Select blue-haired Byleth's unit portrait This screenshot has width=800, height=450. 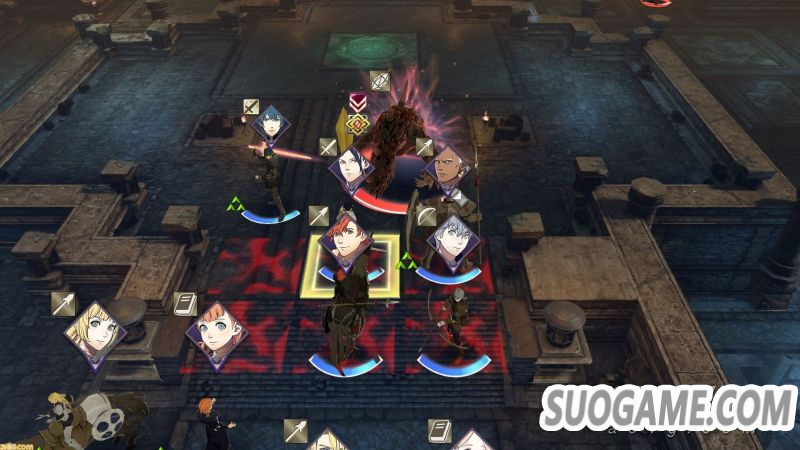270,125
